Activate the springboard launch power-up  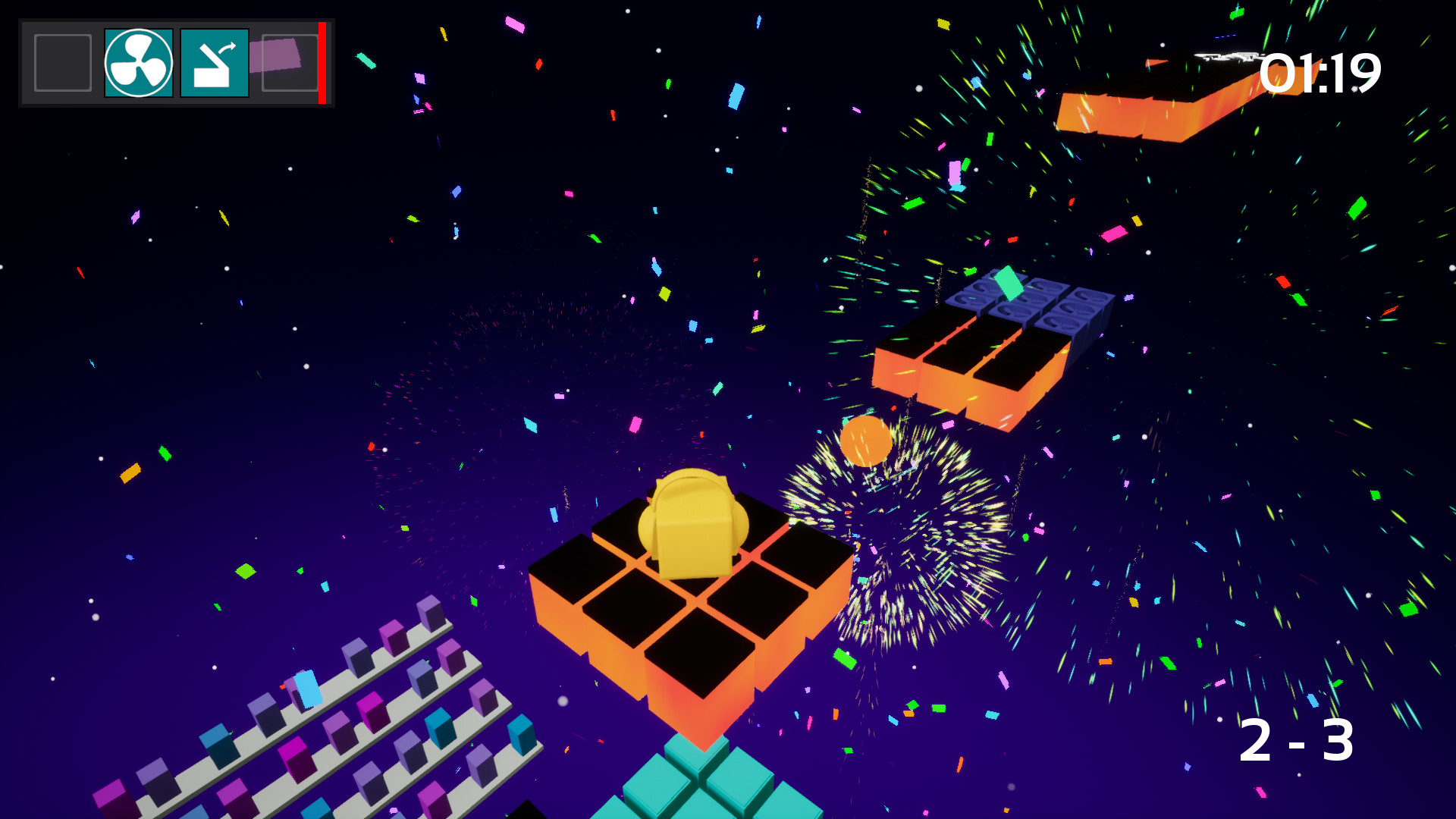[x=215, y=62]
